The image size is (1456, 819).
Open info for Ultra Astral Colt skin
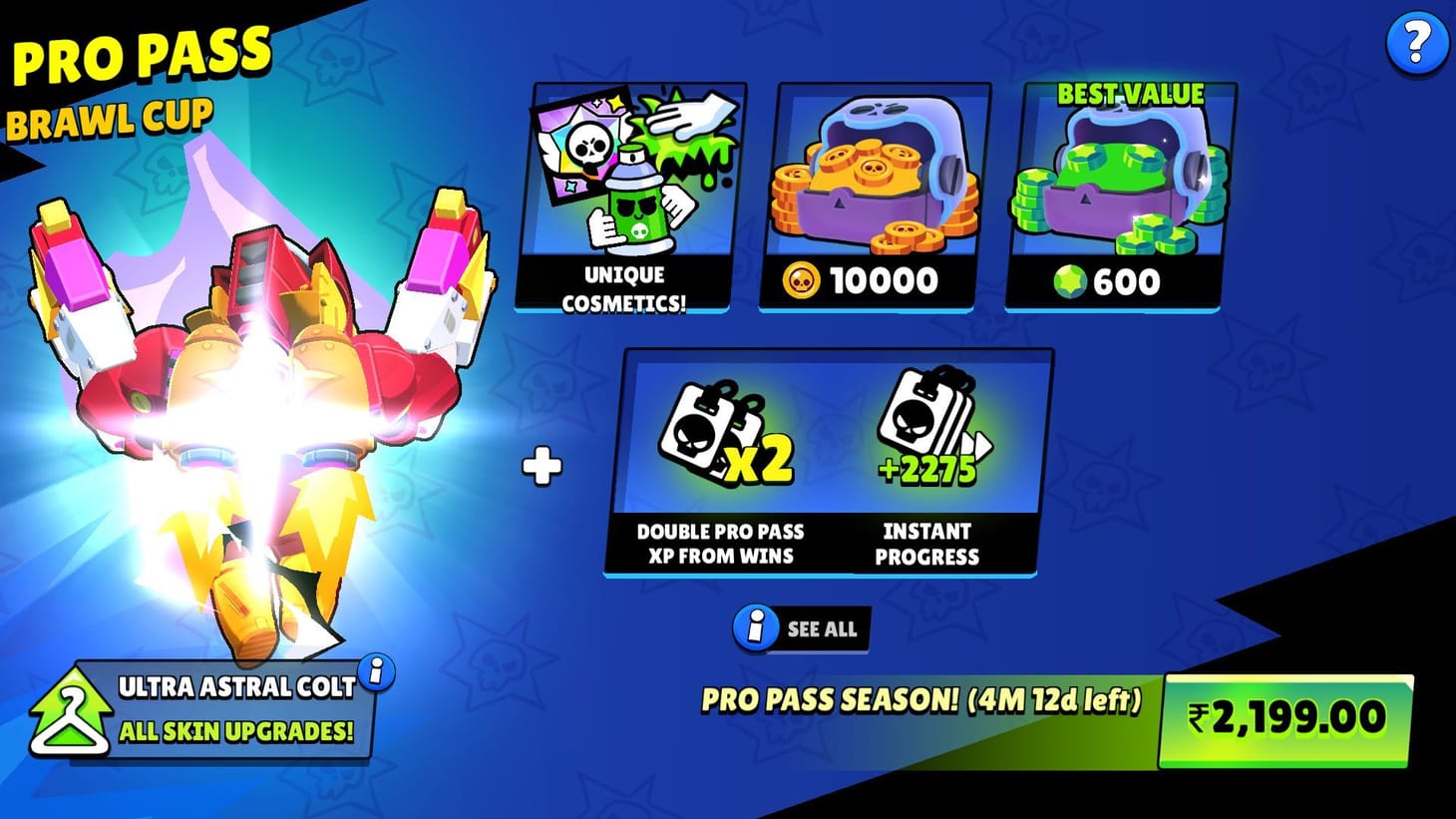point(375,676)
